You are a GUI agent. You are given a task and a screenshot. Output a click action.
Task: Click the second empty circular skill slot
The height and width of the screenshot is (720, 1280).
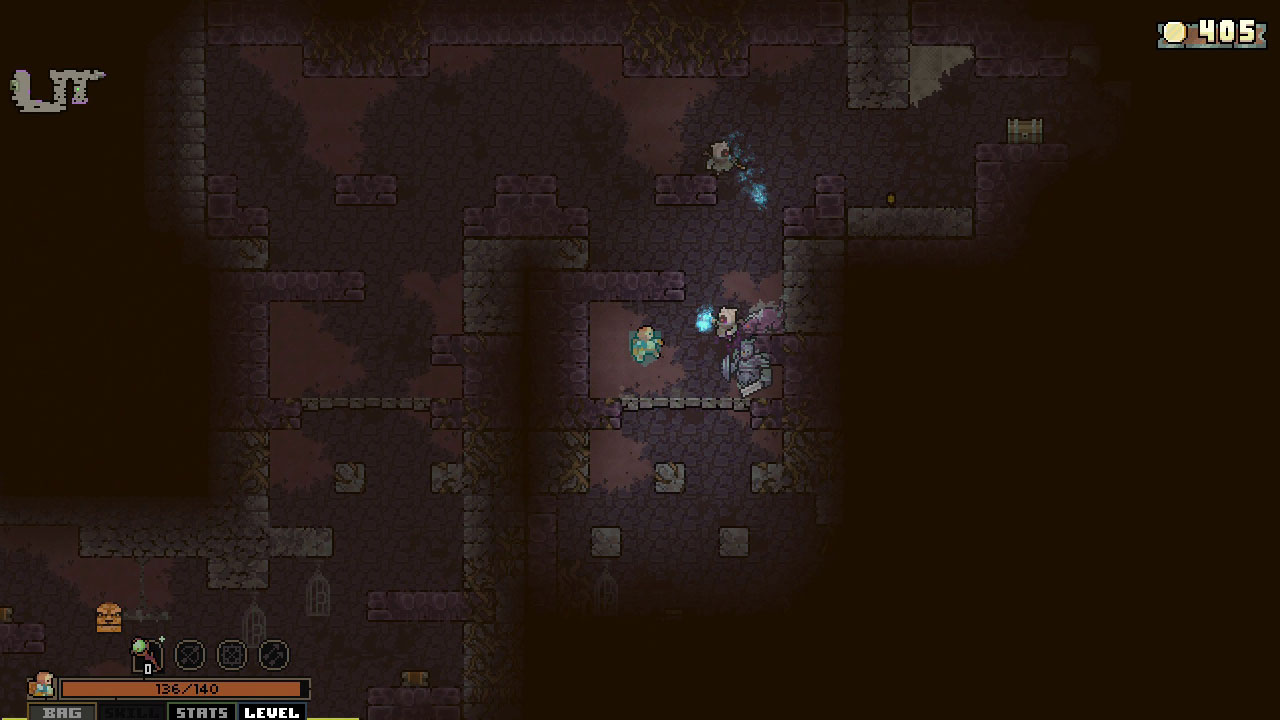coord(230,656)
